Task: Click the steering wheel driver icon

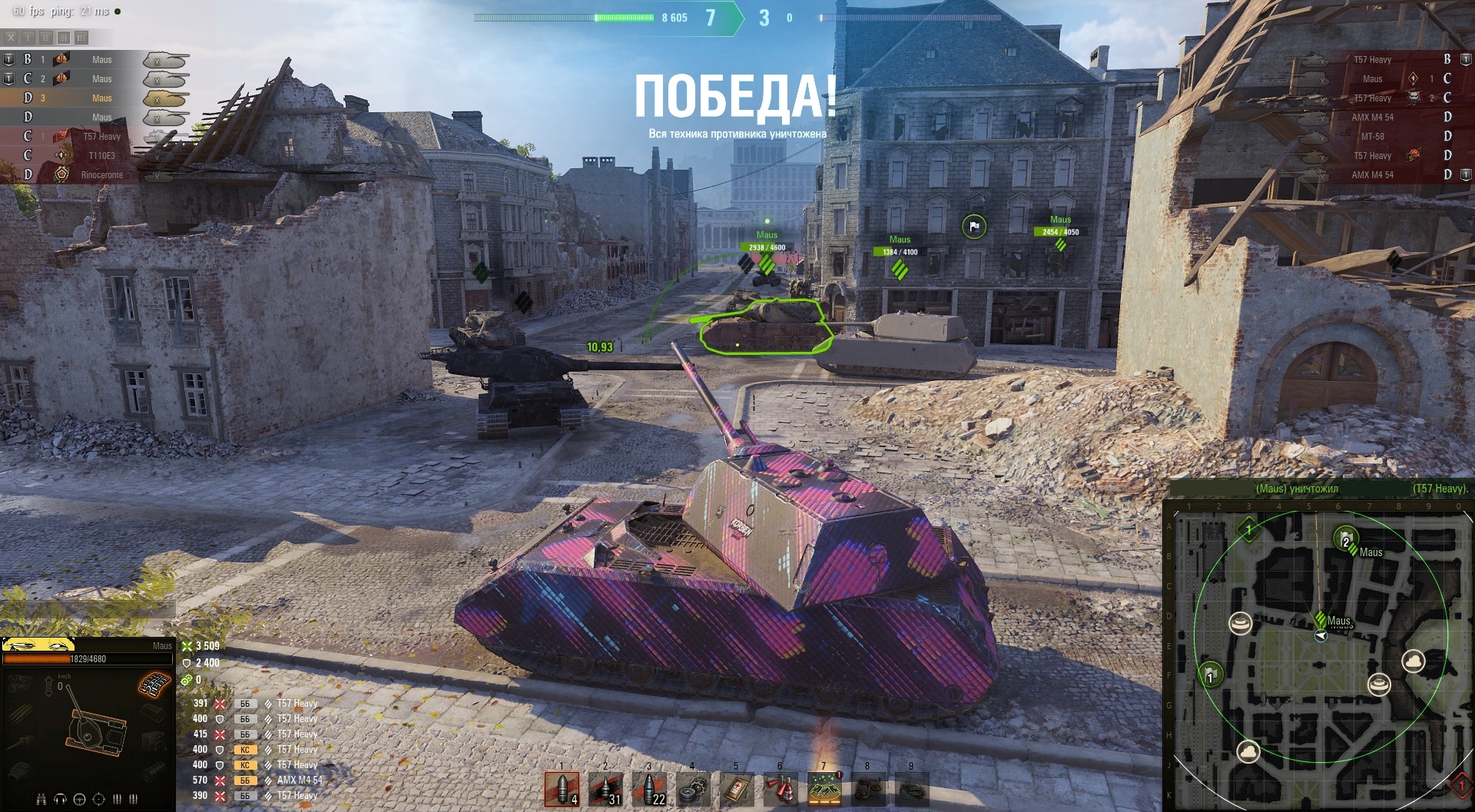Action: point(79,799)
